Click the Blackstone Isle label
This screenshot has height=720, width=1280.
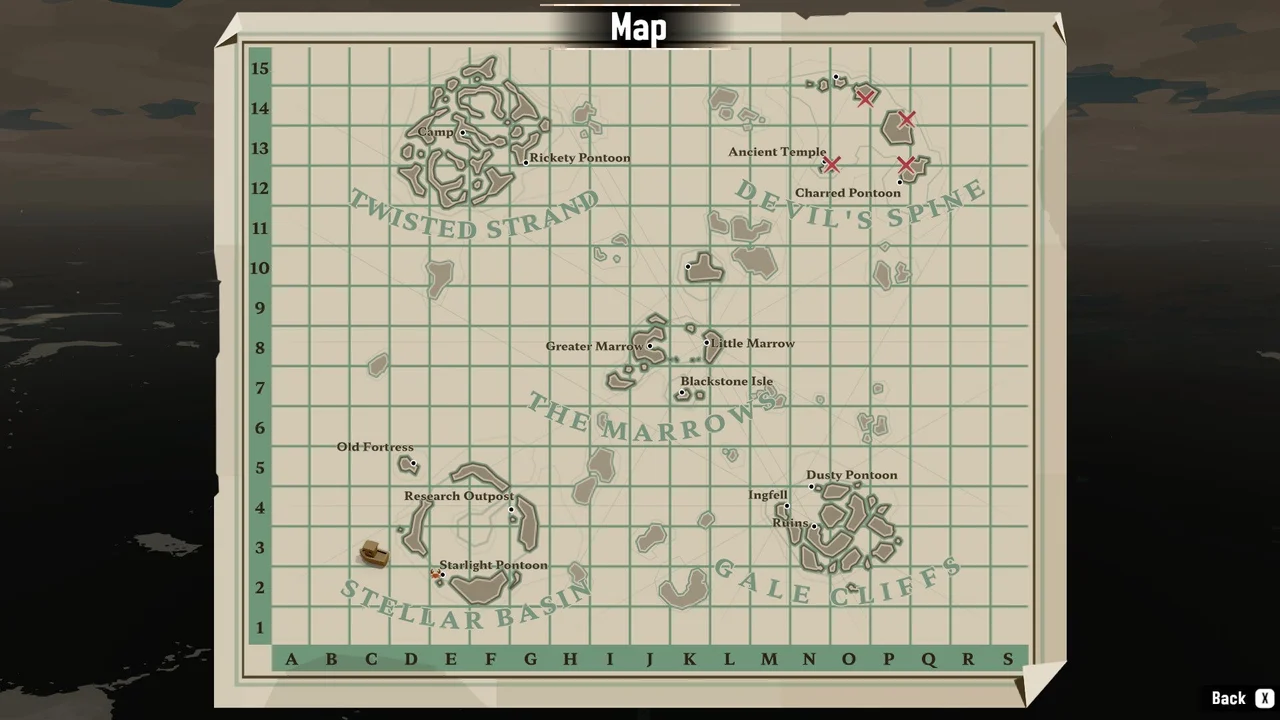pyautogui.click(x=727, y=381)
